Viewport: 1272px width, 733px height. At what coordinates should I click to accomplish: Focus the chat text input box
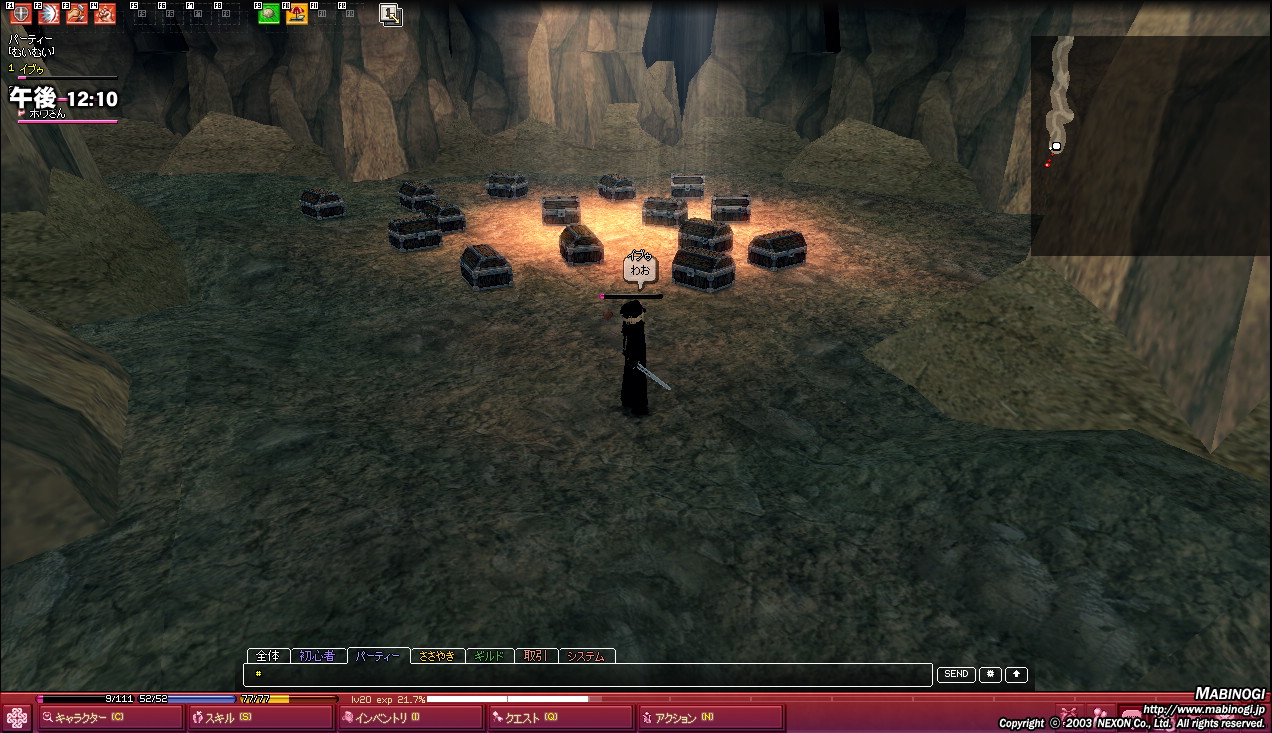(588, 675)
